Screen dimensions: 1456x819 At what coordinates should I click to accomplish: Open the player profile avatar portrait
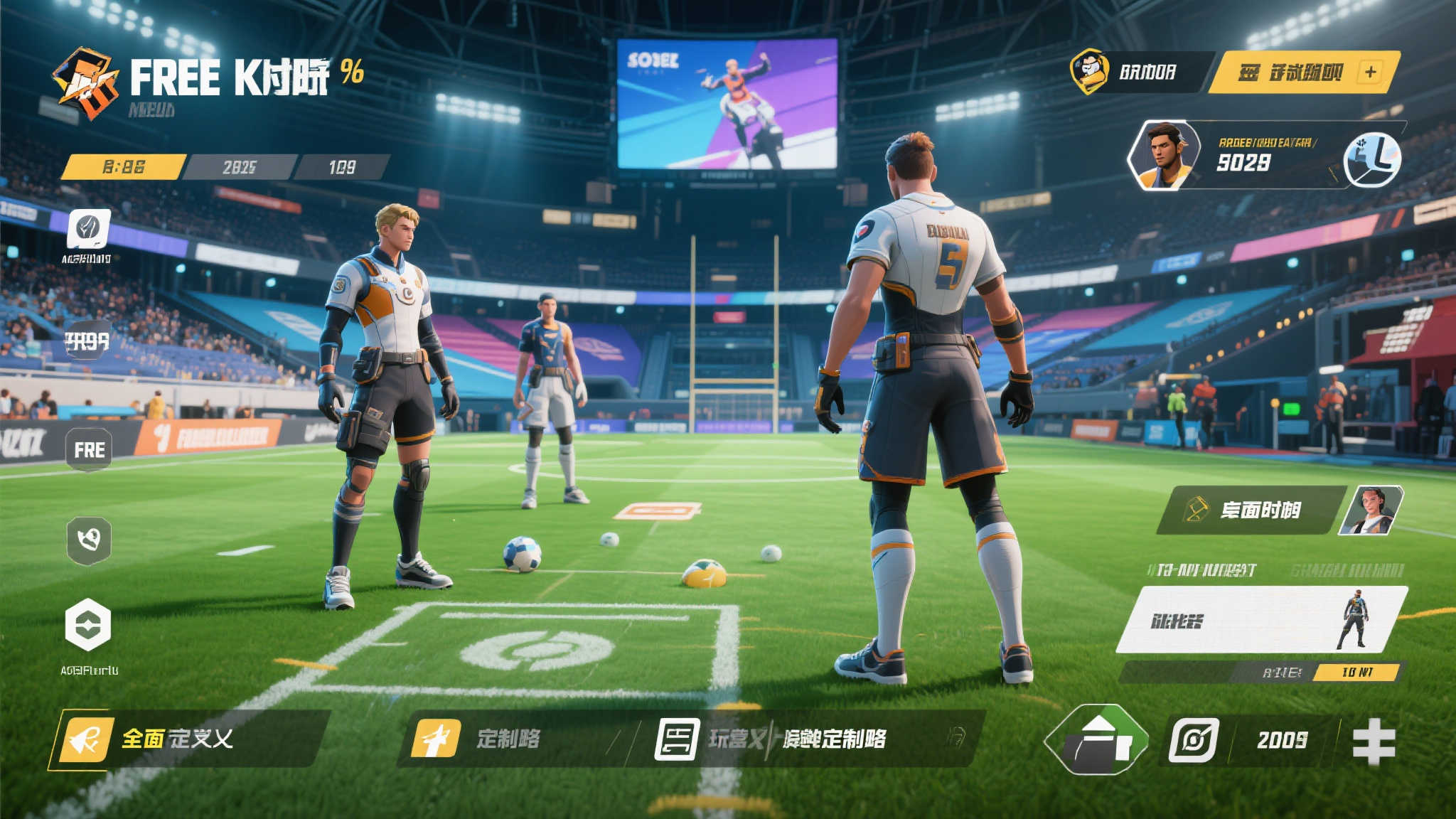[x=1162, y=156]
